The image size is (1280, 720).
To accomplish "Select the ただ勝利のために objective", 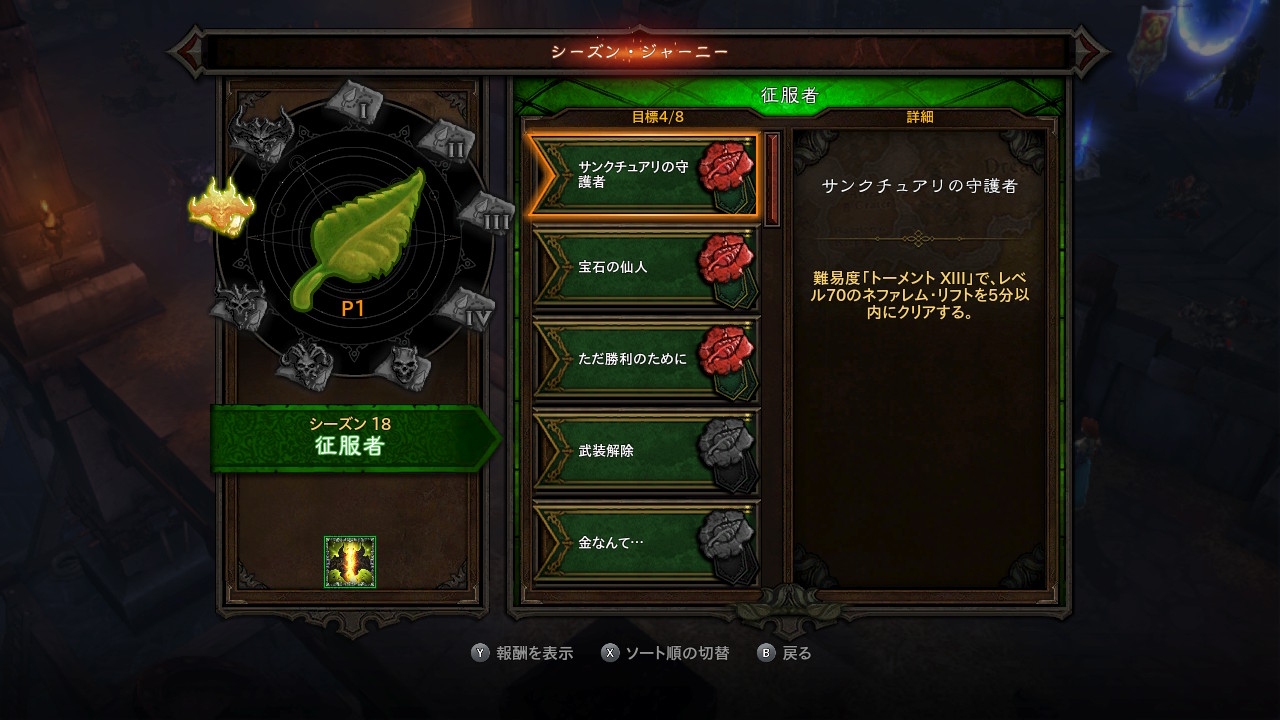I will pos(642,358).
